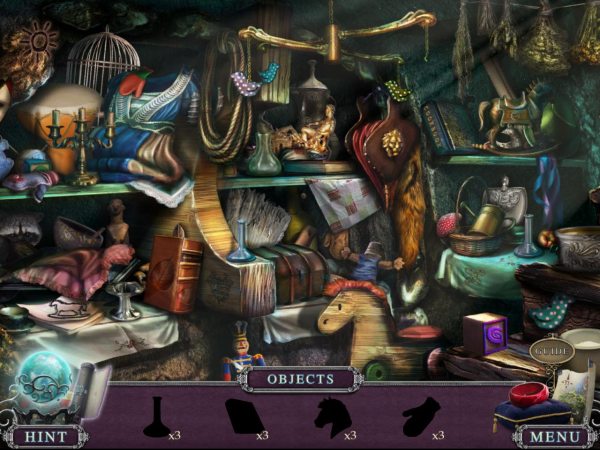The image size is (600, 450).
Task: Open the MENU
Action: click(553, 437)
